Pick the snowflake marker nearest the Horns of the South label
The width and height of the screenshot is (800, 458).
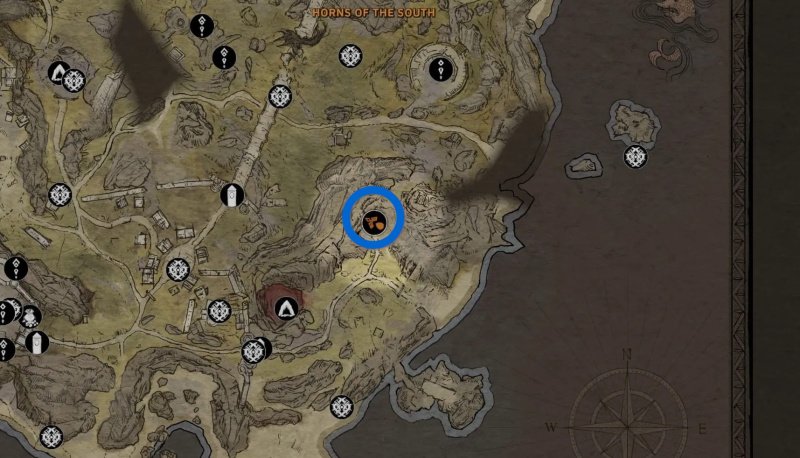(349, 56)
